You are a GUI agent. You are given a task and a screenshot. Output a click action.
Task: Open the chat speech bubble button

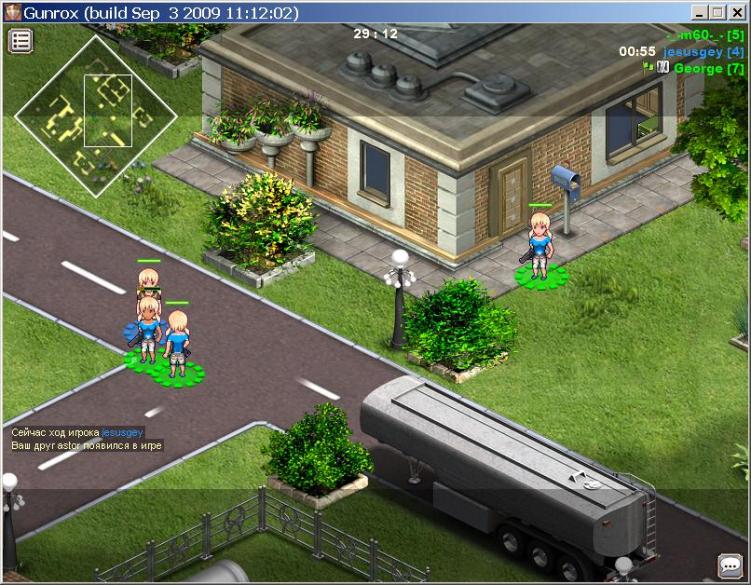(730, 566)
